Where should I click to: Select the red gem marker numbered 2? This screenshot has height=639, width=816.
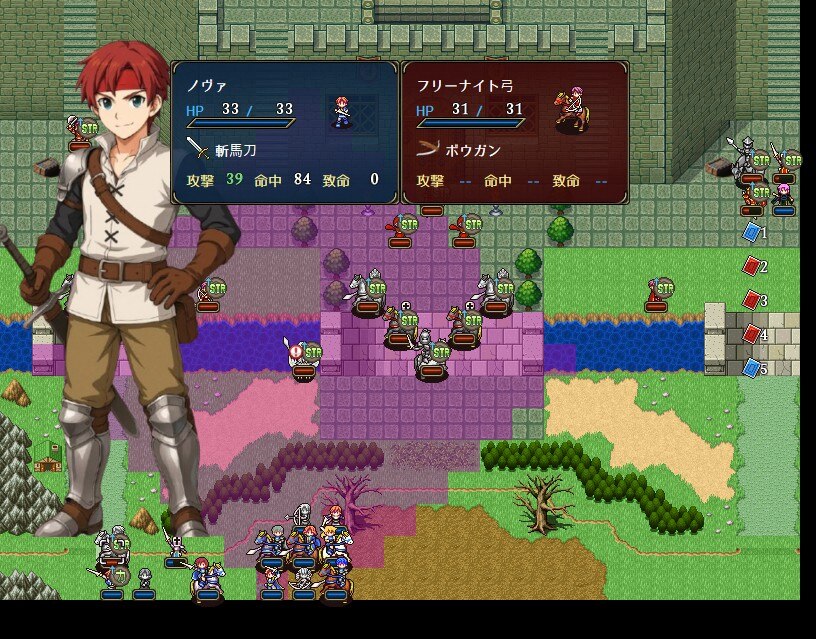pos(751,266)
